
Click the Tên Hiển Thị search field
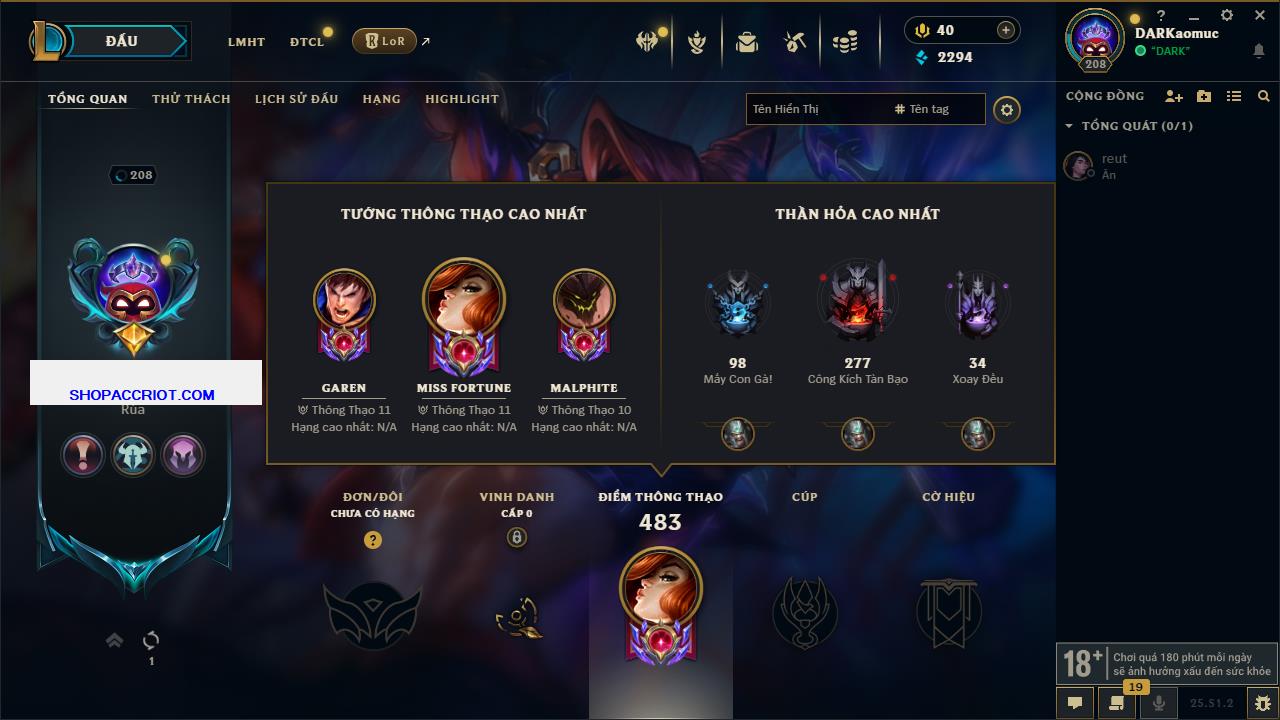[815, 109]
